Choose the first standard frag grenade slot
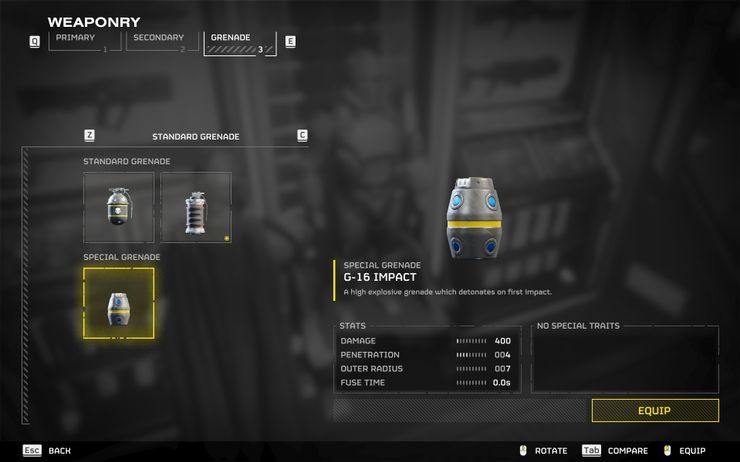The image size is (740, 462). pyautogui.click(x=119, y=207)
